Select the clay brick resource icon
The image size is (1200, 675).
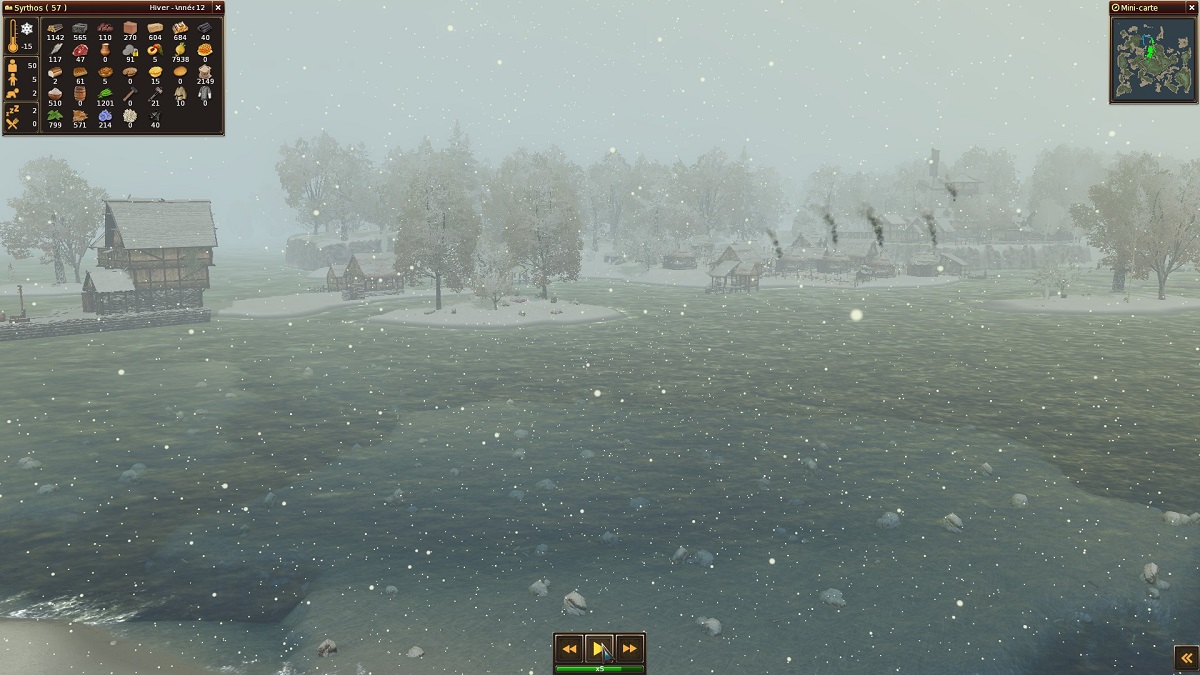(x=130, y=28)
